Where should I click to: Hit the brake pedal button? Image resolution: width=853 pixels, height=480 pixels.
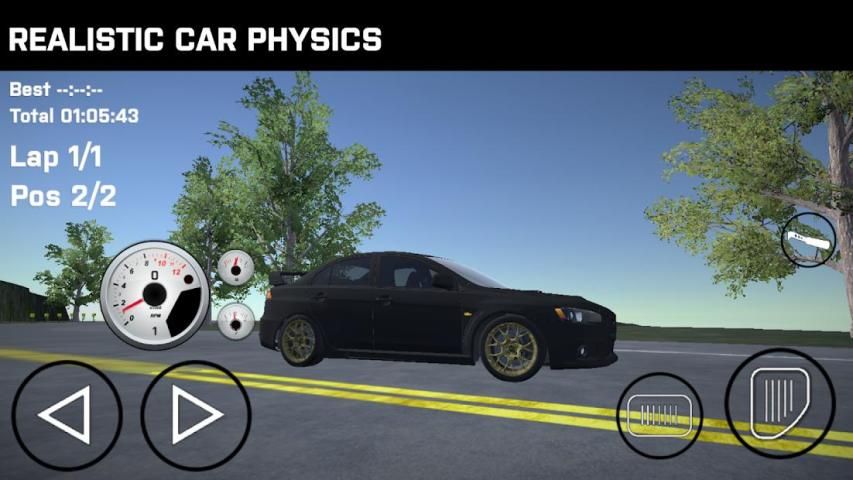pos(660,415)
